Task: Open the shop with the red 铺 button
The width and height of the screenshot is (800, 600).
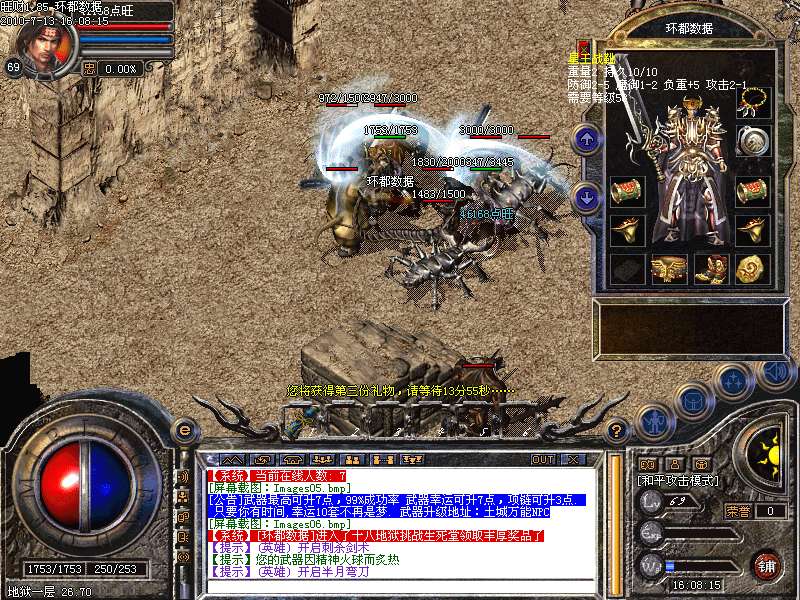Action: tap(767, 564)
